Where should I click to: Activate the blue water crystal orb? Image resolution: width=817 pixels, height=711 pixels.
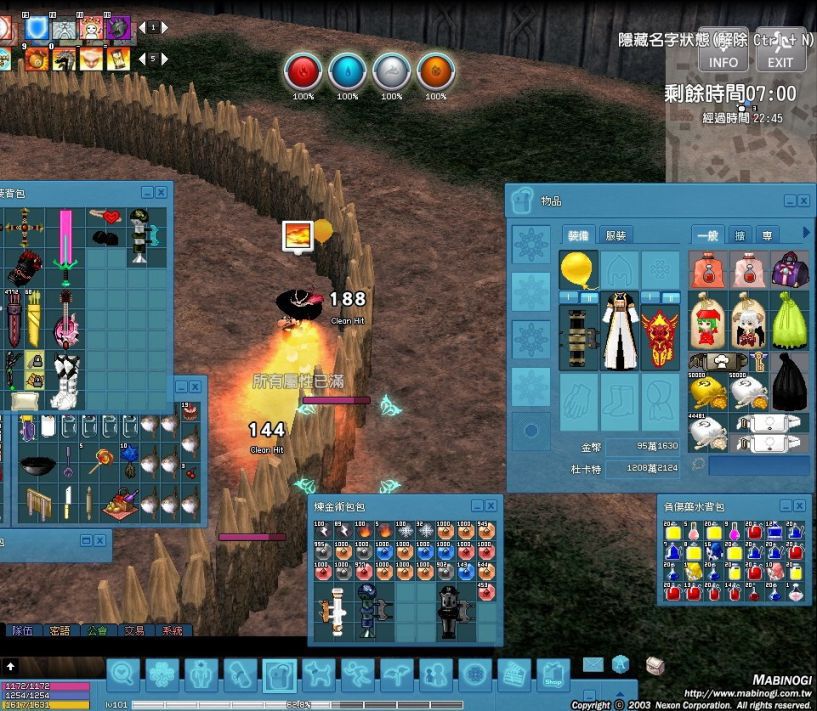coord(347,71)
